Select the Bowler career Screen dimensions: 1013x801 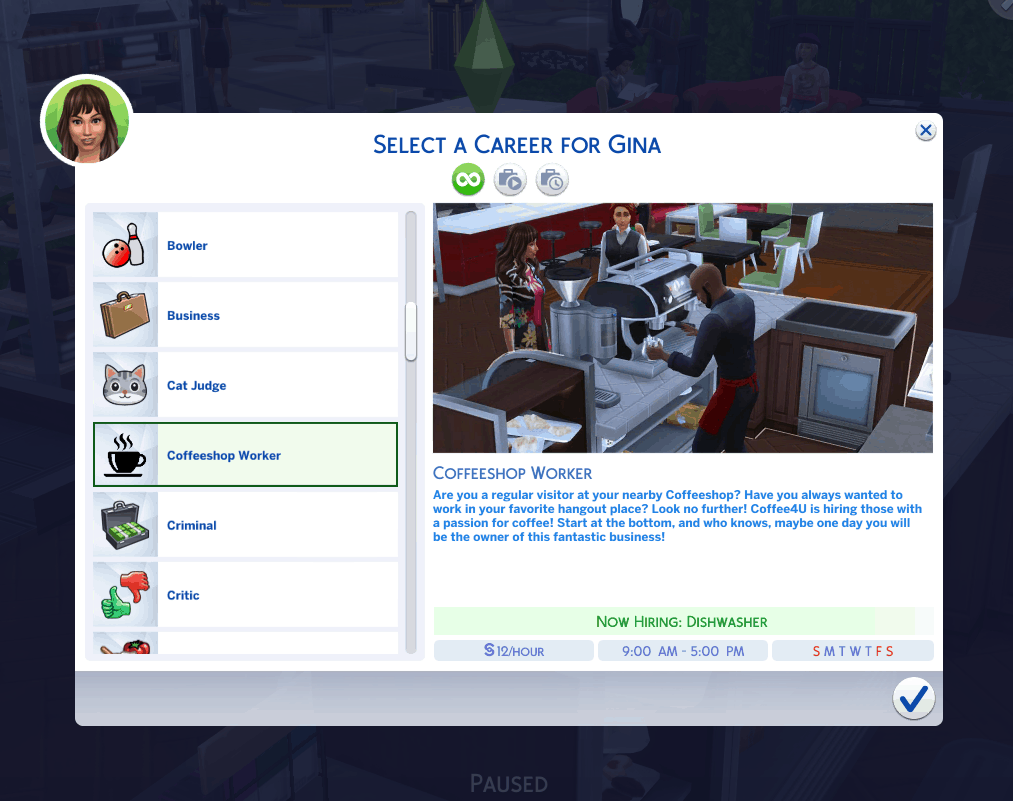[x=245, y=246]
